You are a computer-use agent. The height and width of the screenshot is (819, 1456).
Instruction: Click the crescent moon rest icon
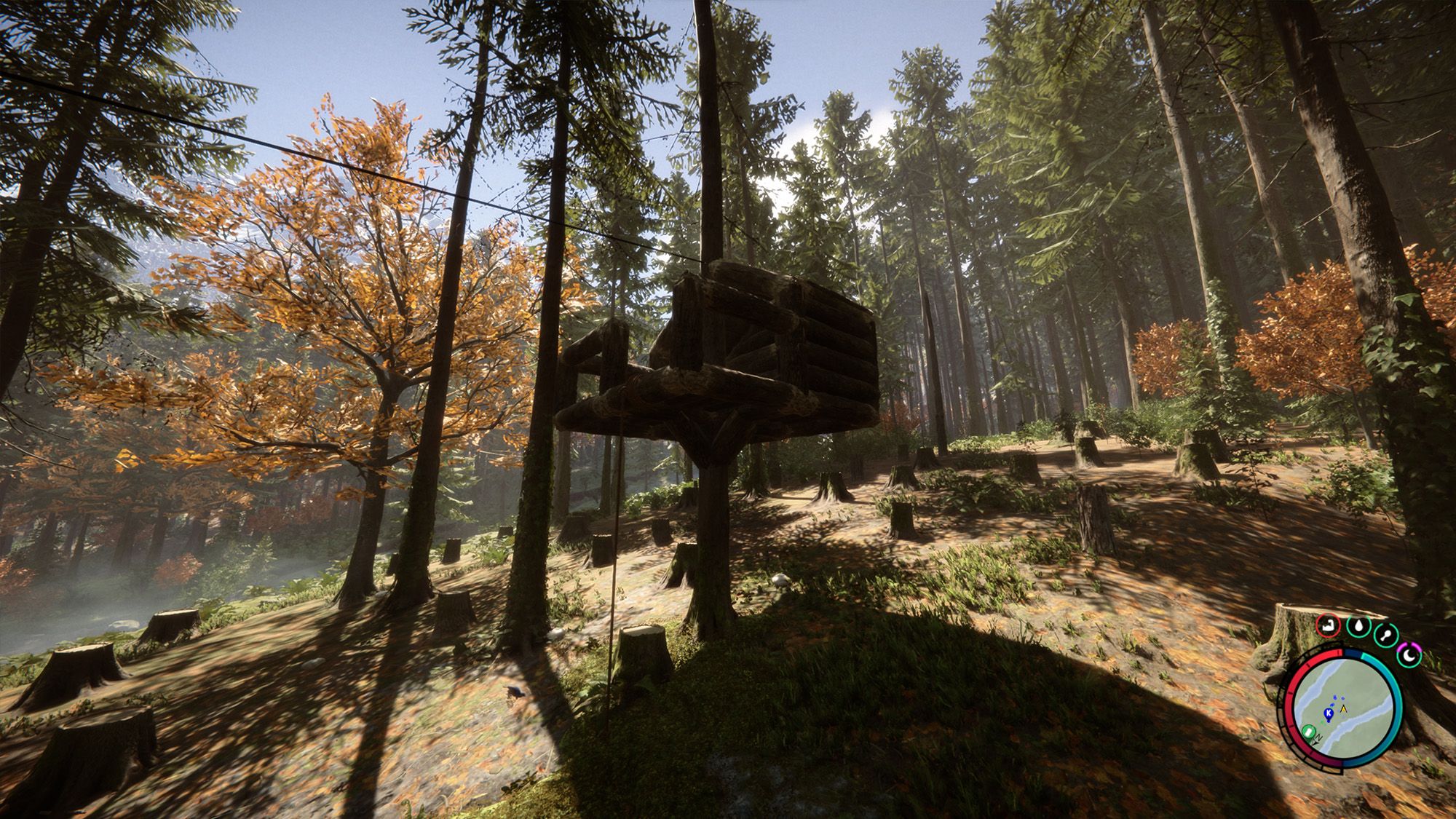pyautogui.click(x=1409, y=654)
